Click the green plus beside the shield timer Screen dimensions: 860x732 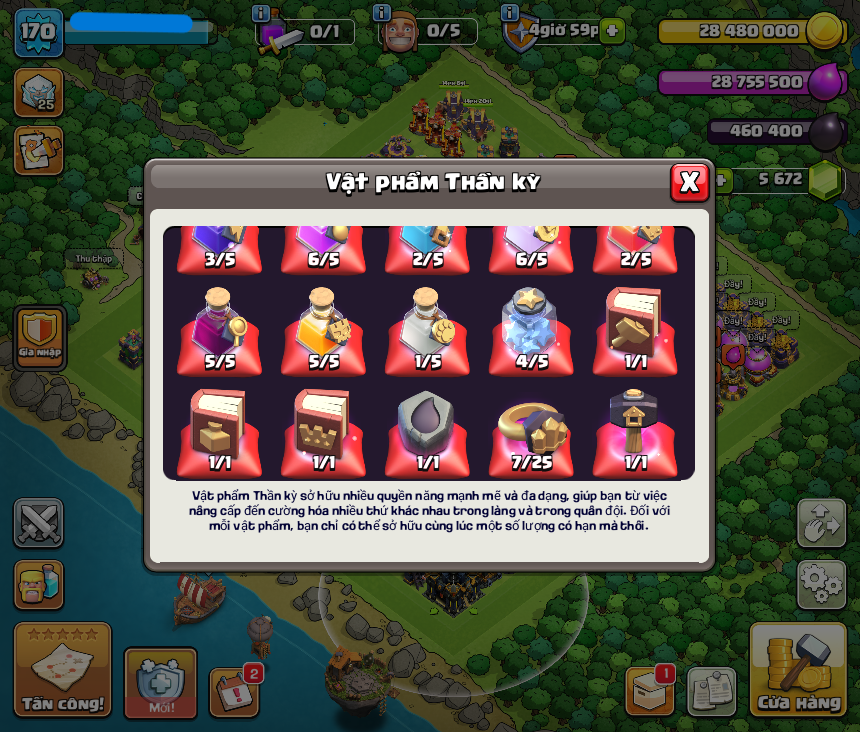(x=612, y=31)
